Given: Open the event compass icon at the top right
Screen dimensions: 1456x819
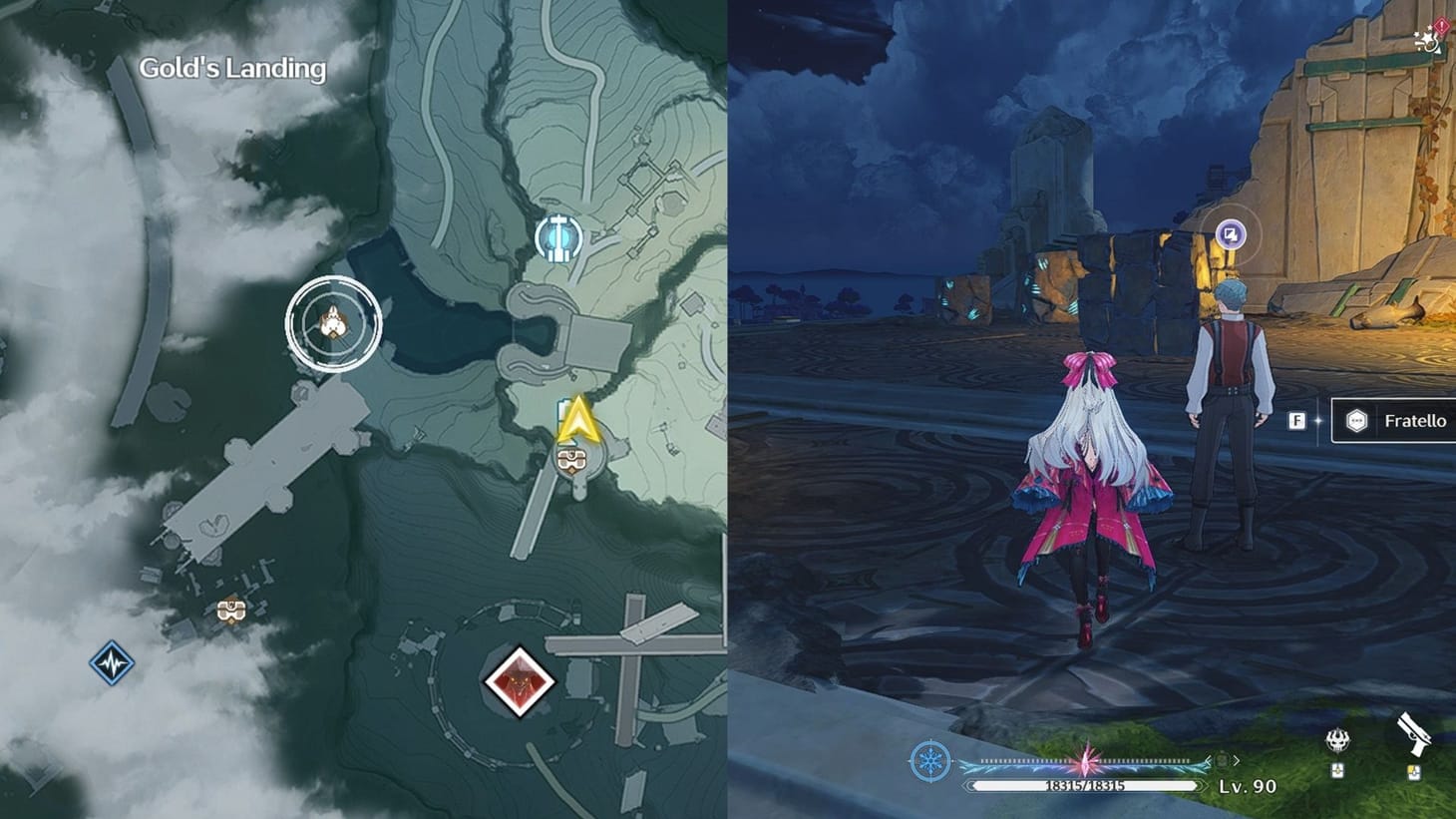Looking at the screenshot, I should coord(1425,40).
